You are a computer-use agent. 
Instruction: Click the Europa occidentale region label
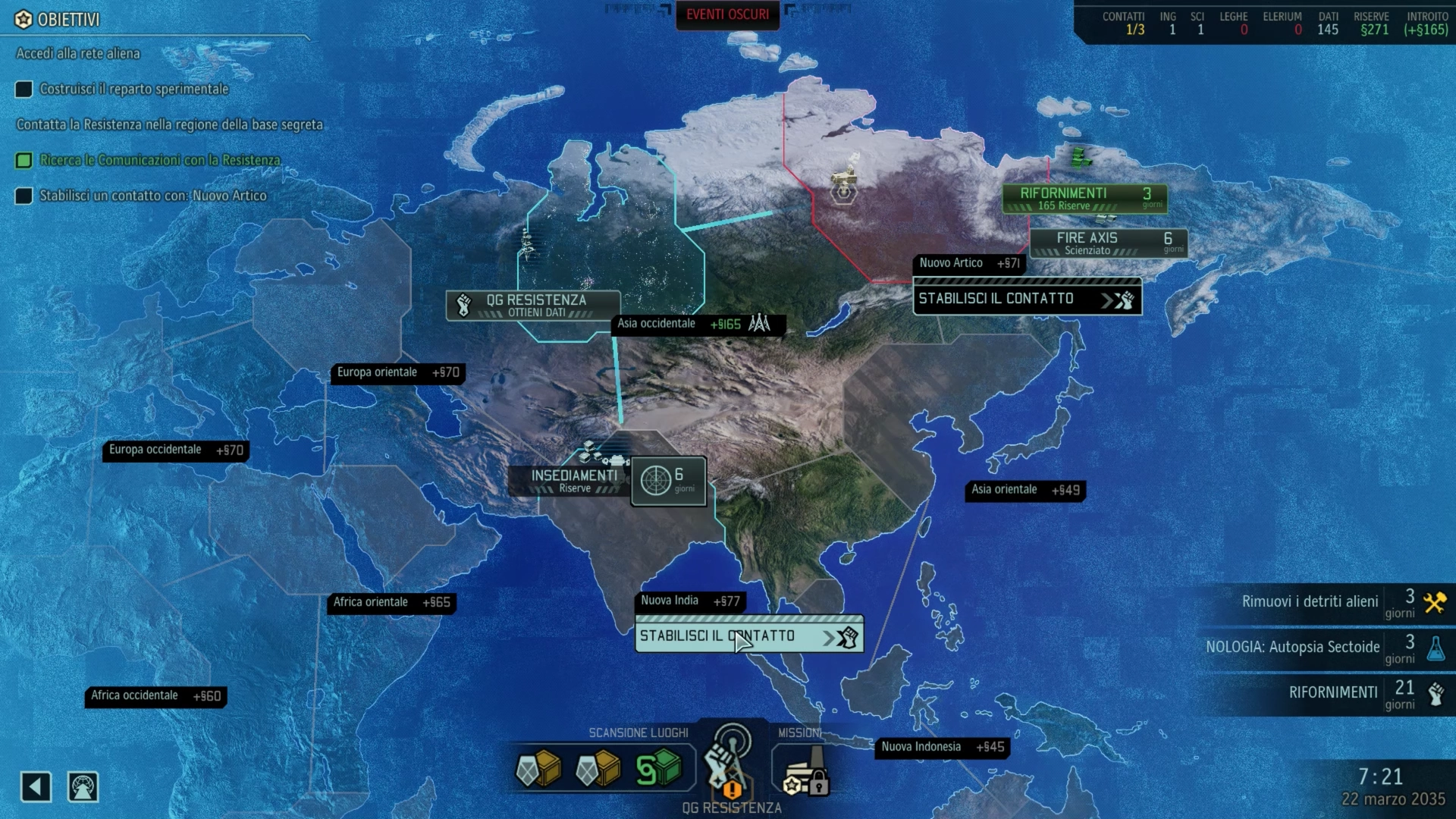click(x=175, y=450)
